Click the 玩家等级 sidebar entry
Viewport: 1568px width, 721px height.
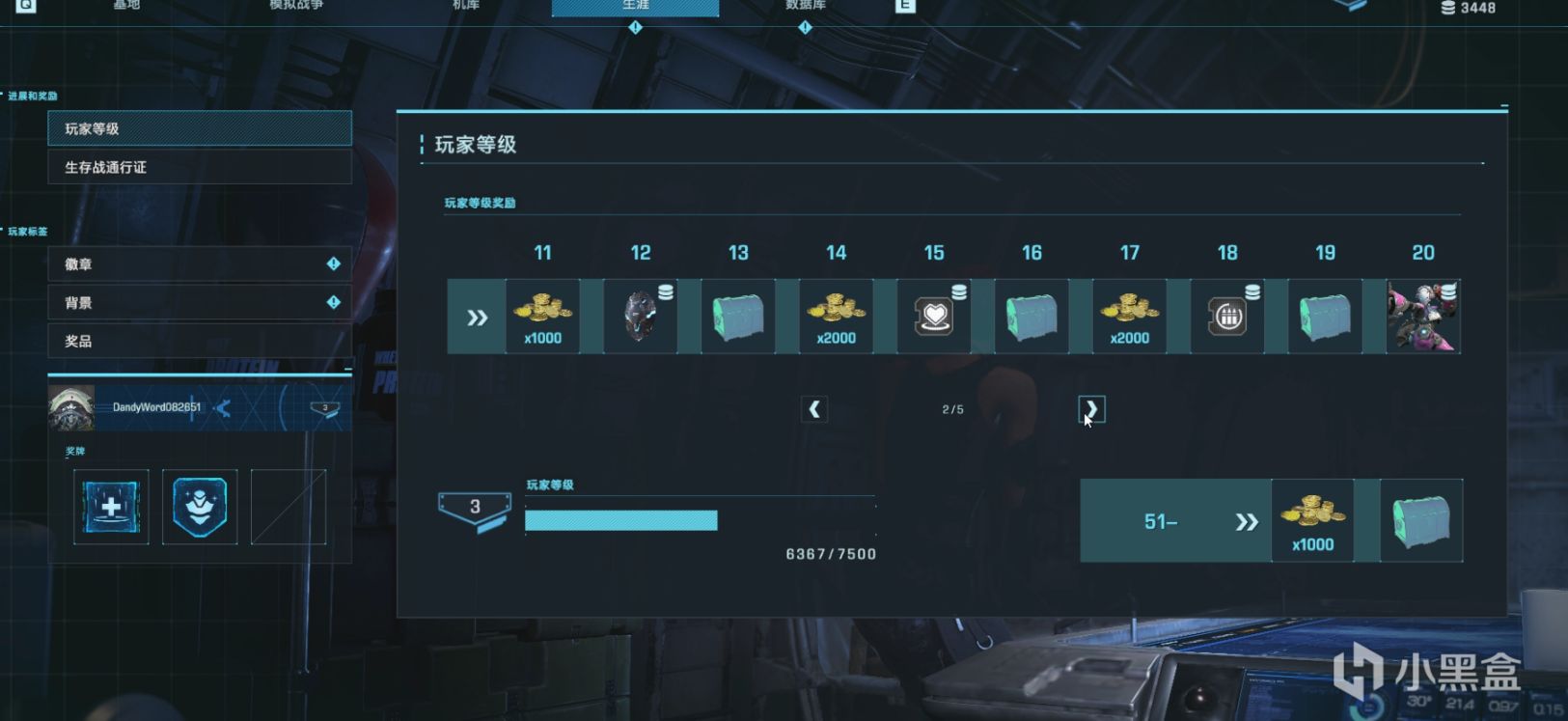click(x=199, y=128)
